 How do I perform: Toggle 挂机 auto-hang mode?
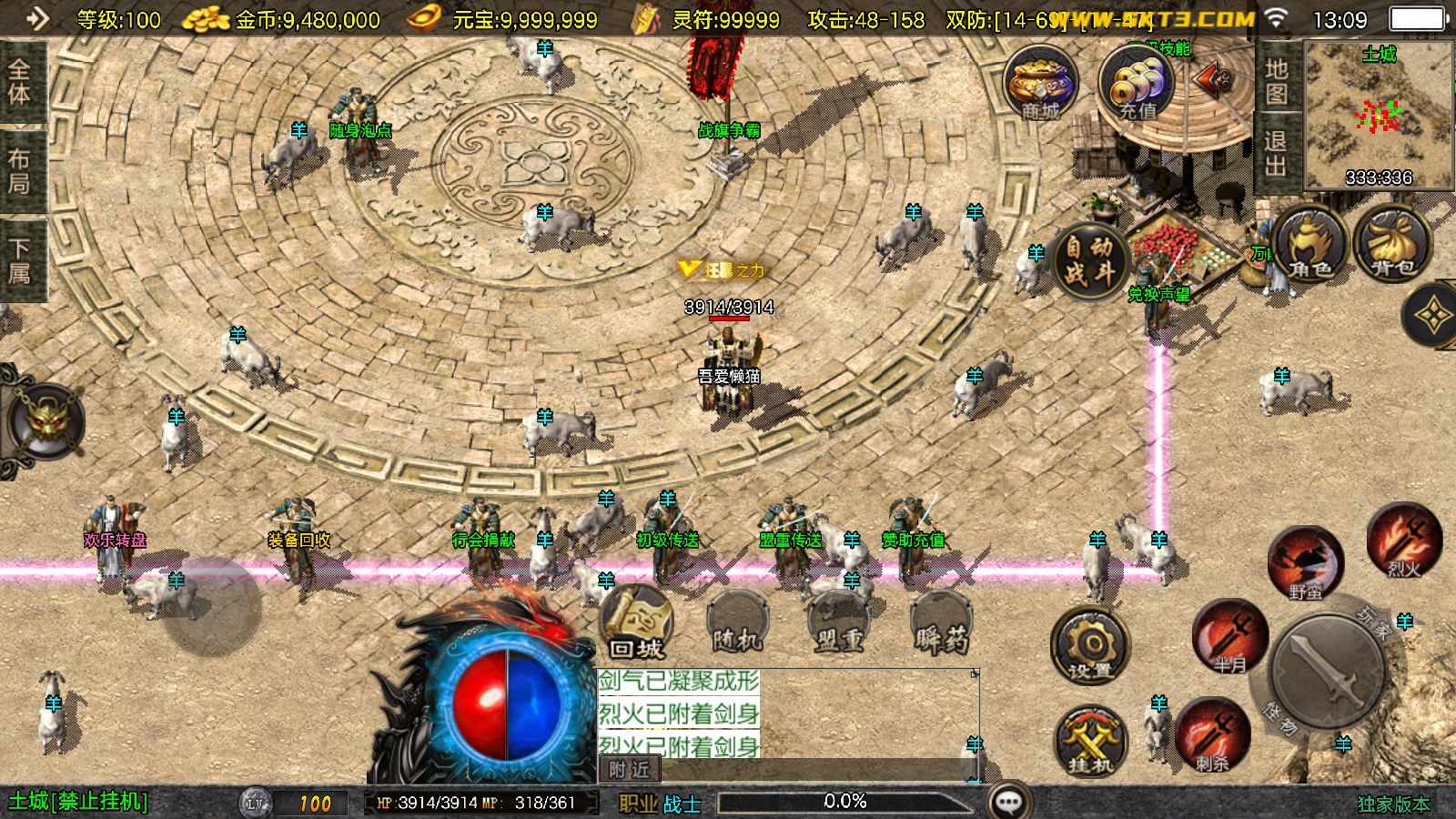(1088, 742)
